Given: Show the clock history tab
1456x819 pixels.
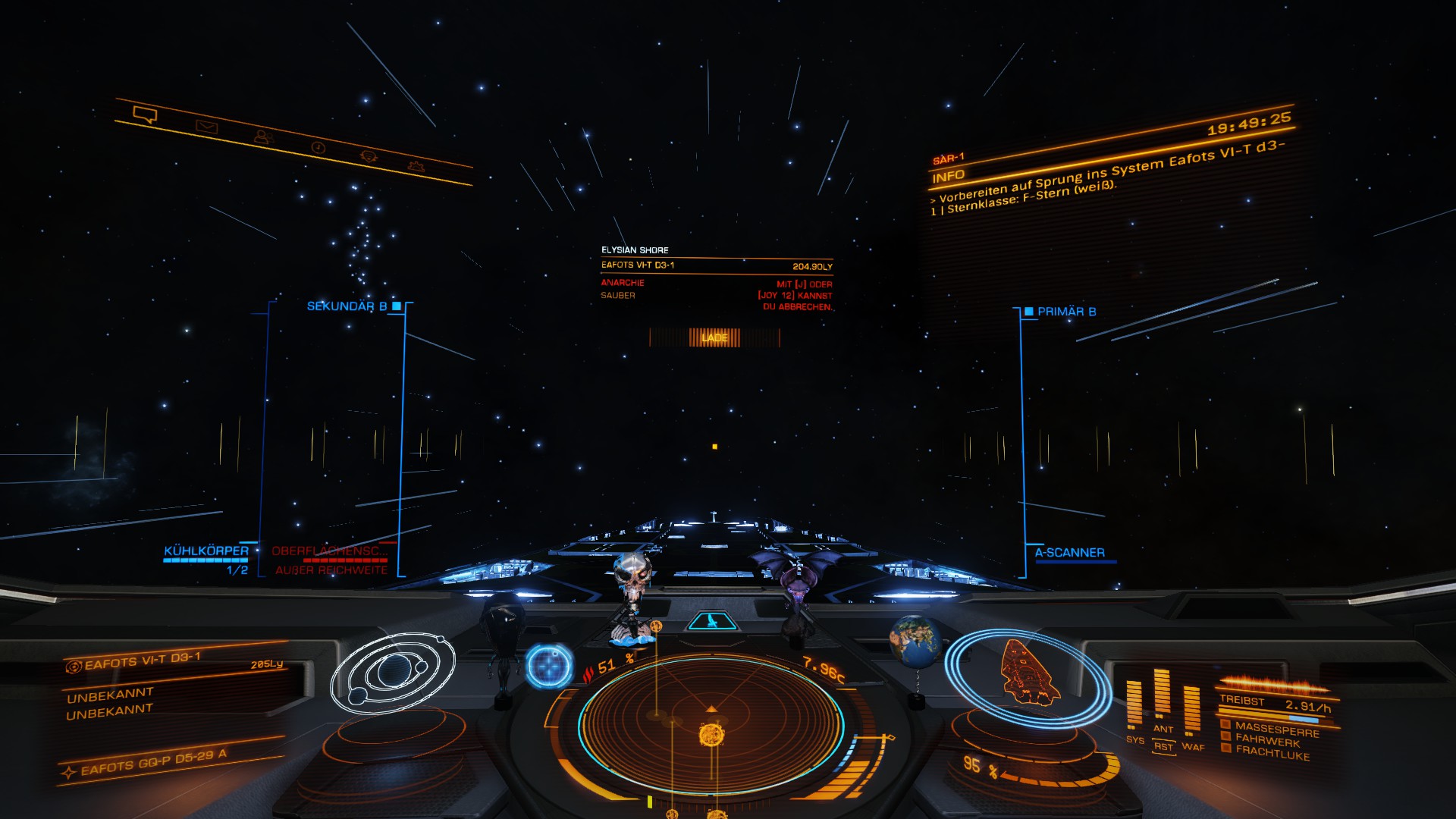Looking at the screenshot, I should (x=318, y=147).
